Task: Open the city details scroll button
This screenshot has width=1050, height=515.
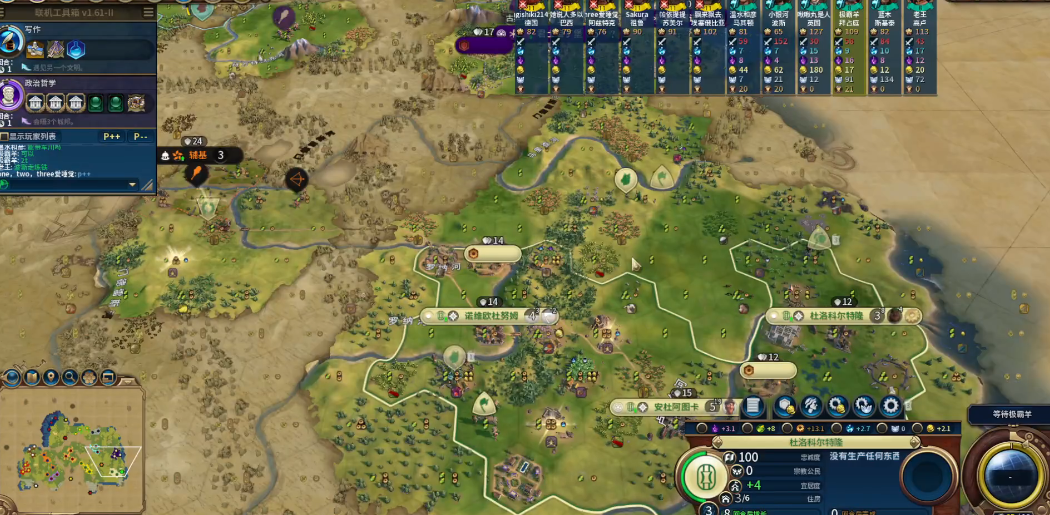Action: (x=755, y=406)
